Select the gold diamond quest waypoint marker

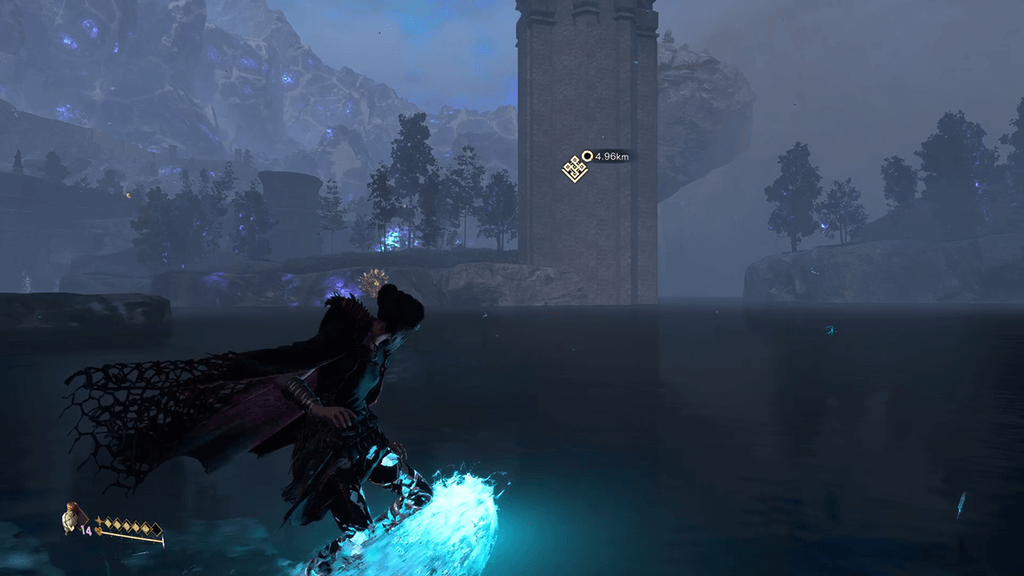(574, 169)
